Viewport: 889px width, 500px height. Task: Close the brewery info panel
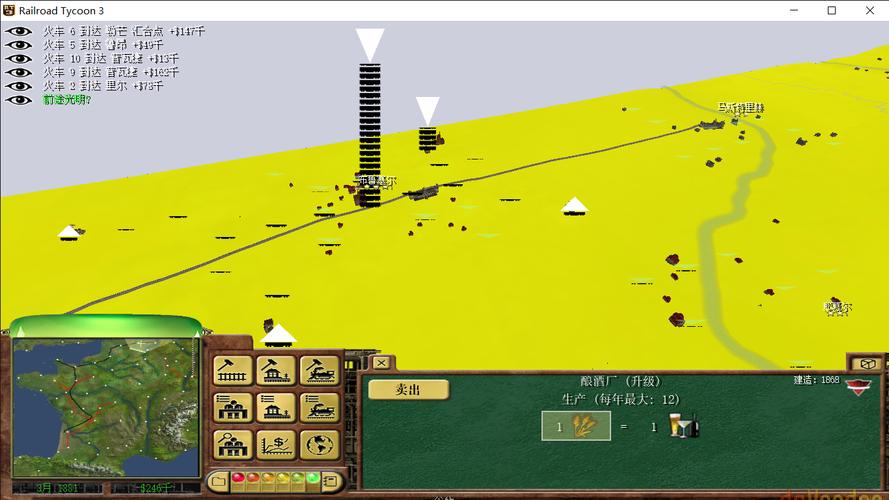(x=381, y=362)
